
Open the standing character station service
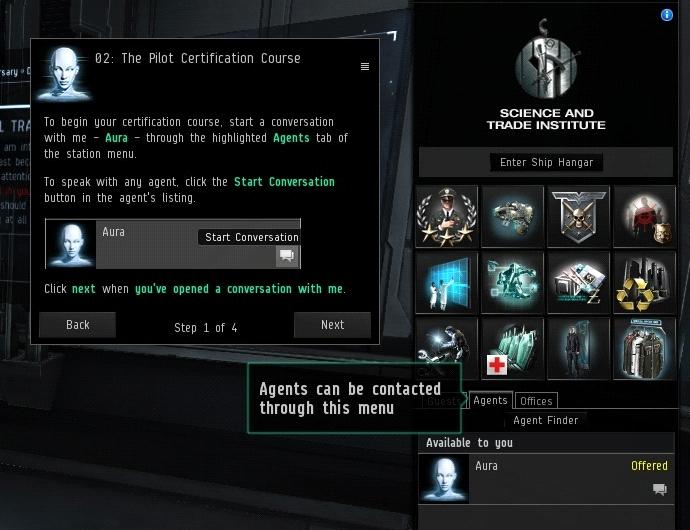[x=578, y=349]
